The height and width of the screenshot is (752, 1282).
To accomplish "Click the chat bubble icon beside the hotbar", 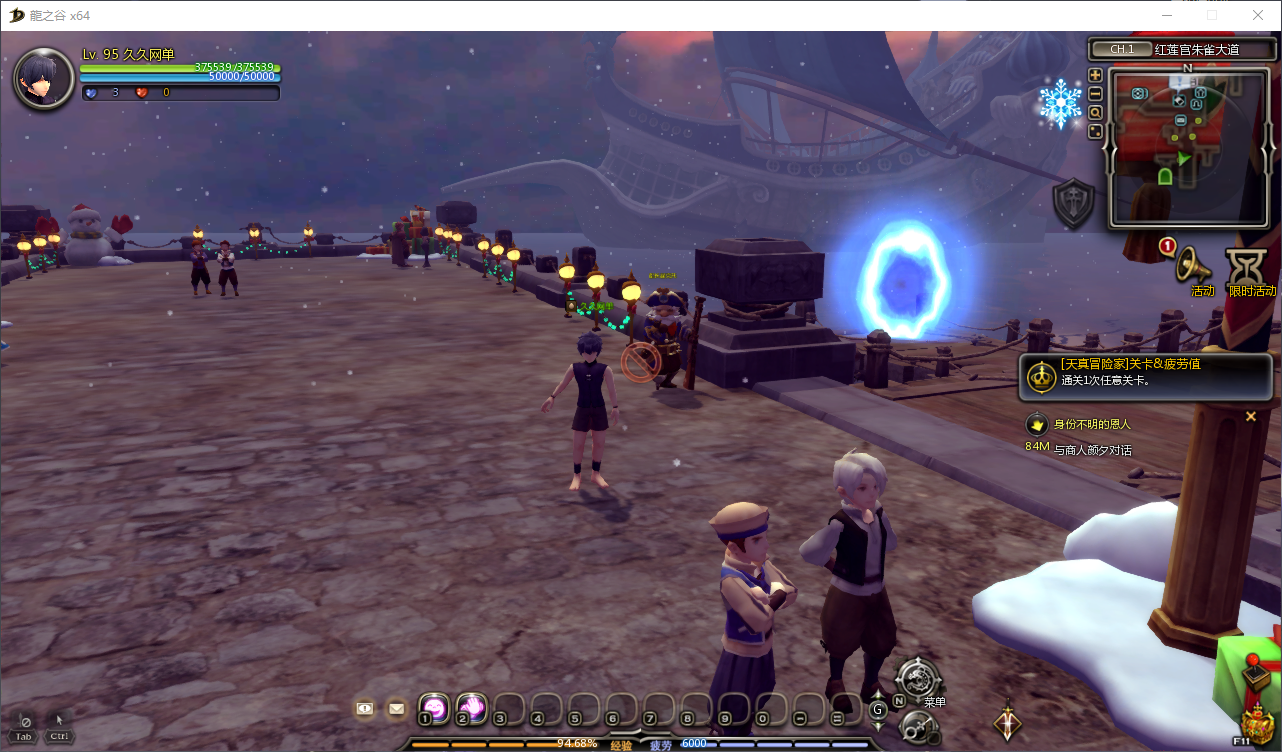I will (x=365, y=708).
